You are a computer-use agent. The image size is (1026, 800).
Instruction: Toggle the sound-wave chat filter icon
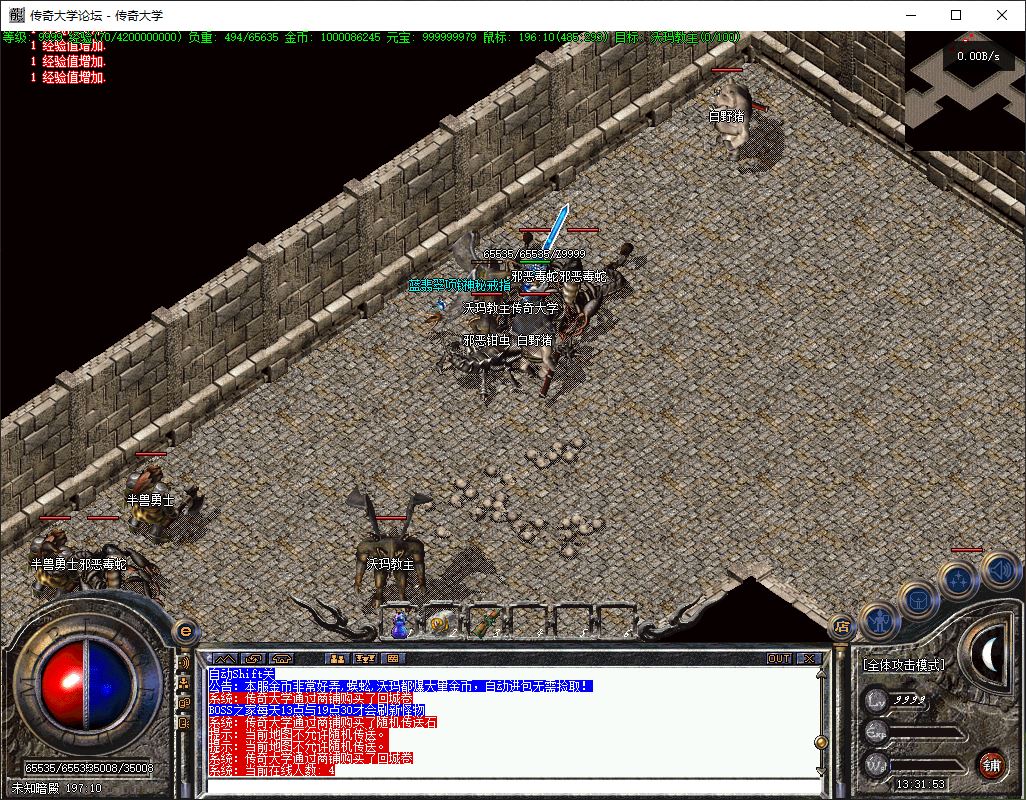[184, 662]
